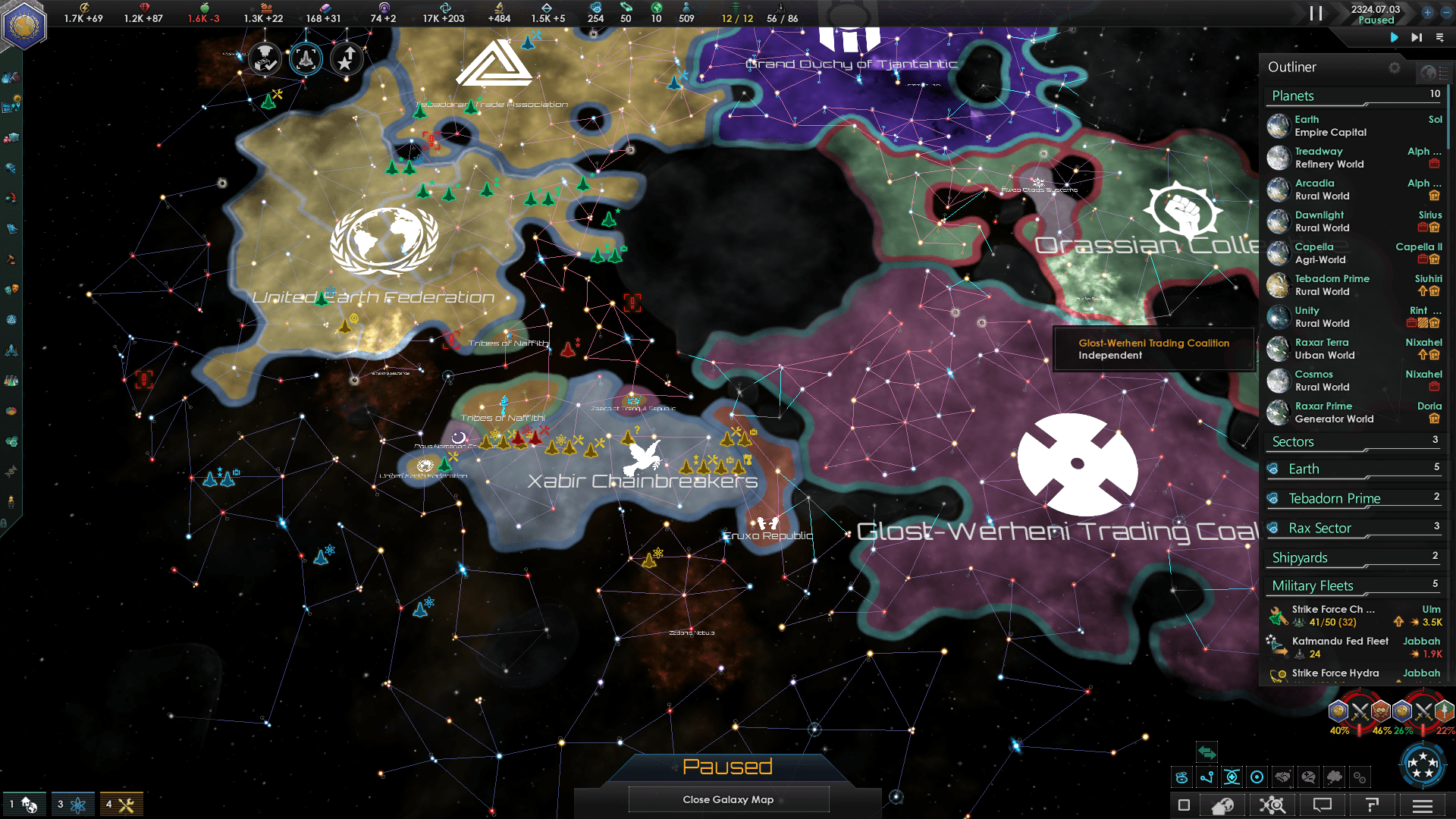Open the message log speech bubble icon
The image size is (1456, 819).
[x=1323, y=806]
